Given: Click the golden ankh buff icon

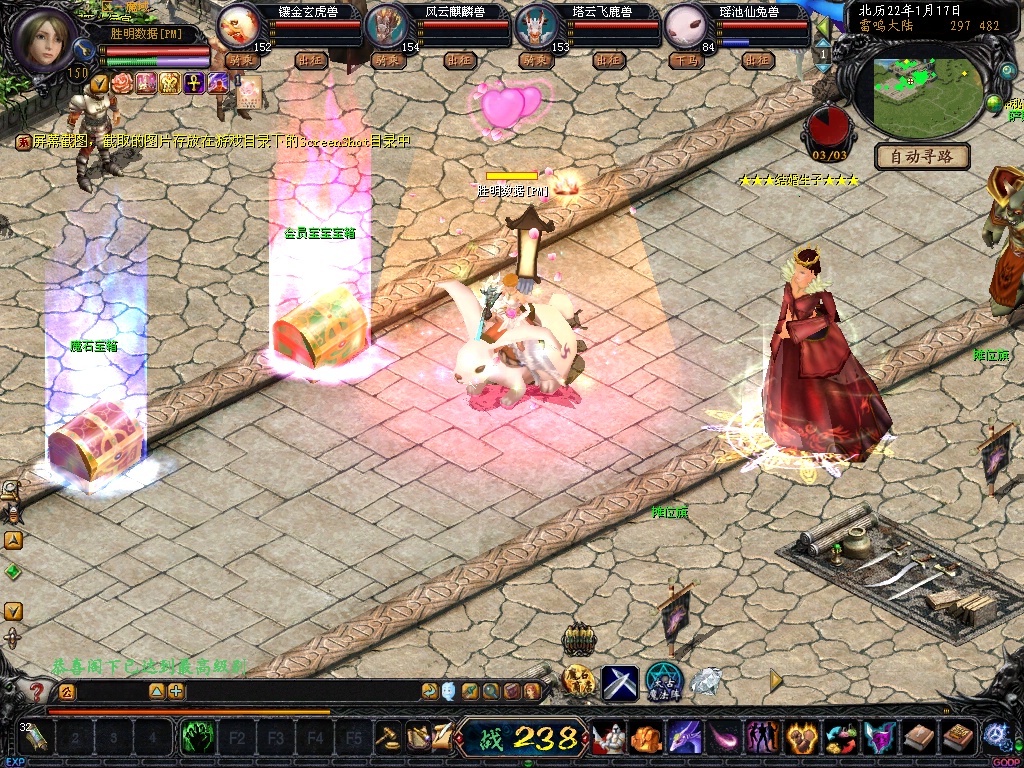Looking at the screenshot, I should (x=195, y=82).
